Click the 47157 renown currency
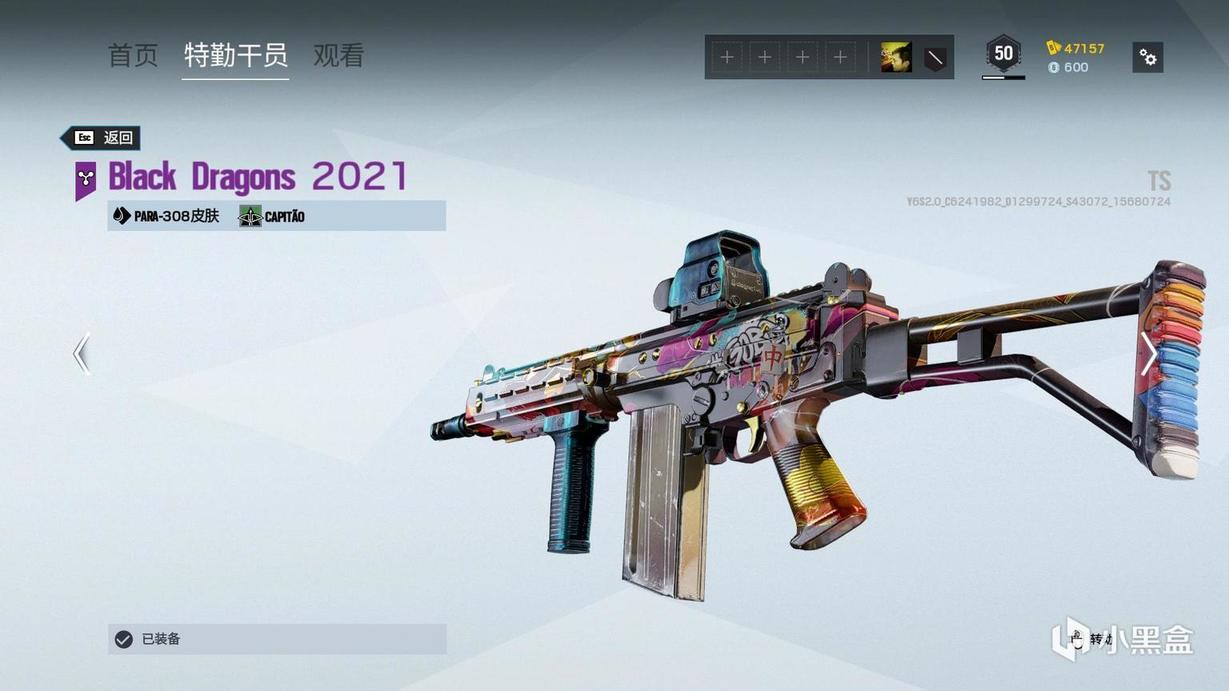Screen dimensions: 1229x691 click(1076, 48)
